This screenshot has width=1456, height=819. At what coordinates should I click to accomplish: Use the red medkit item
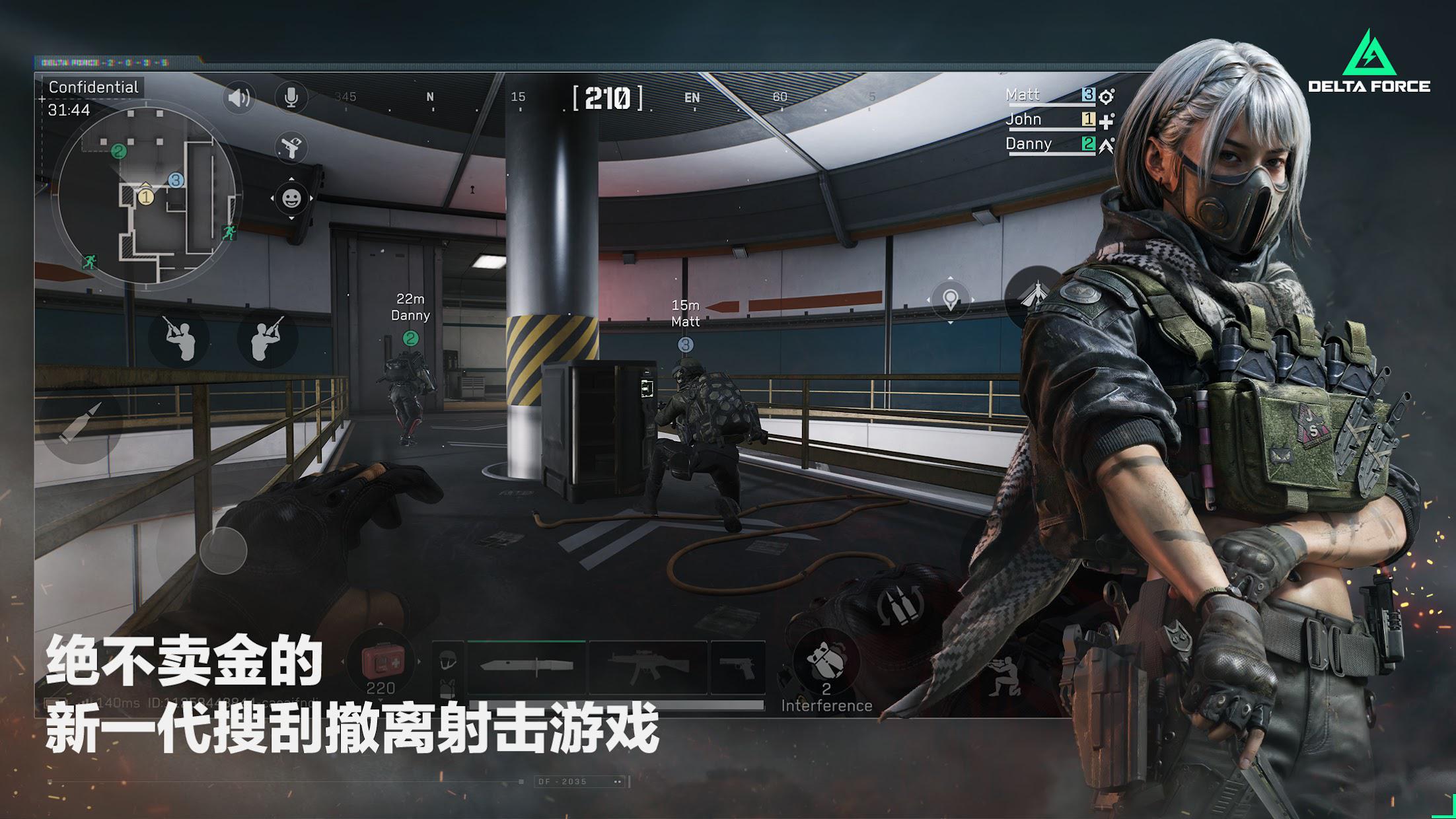coord(381,662)
